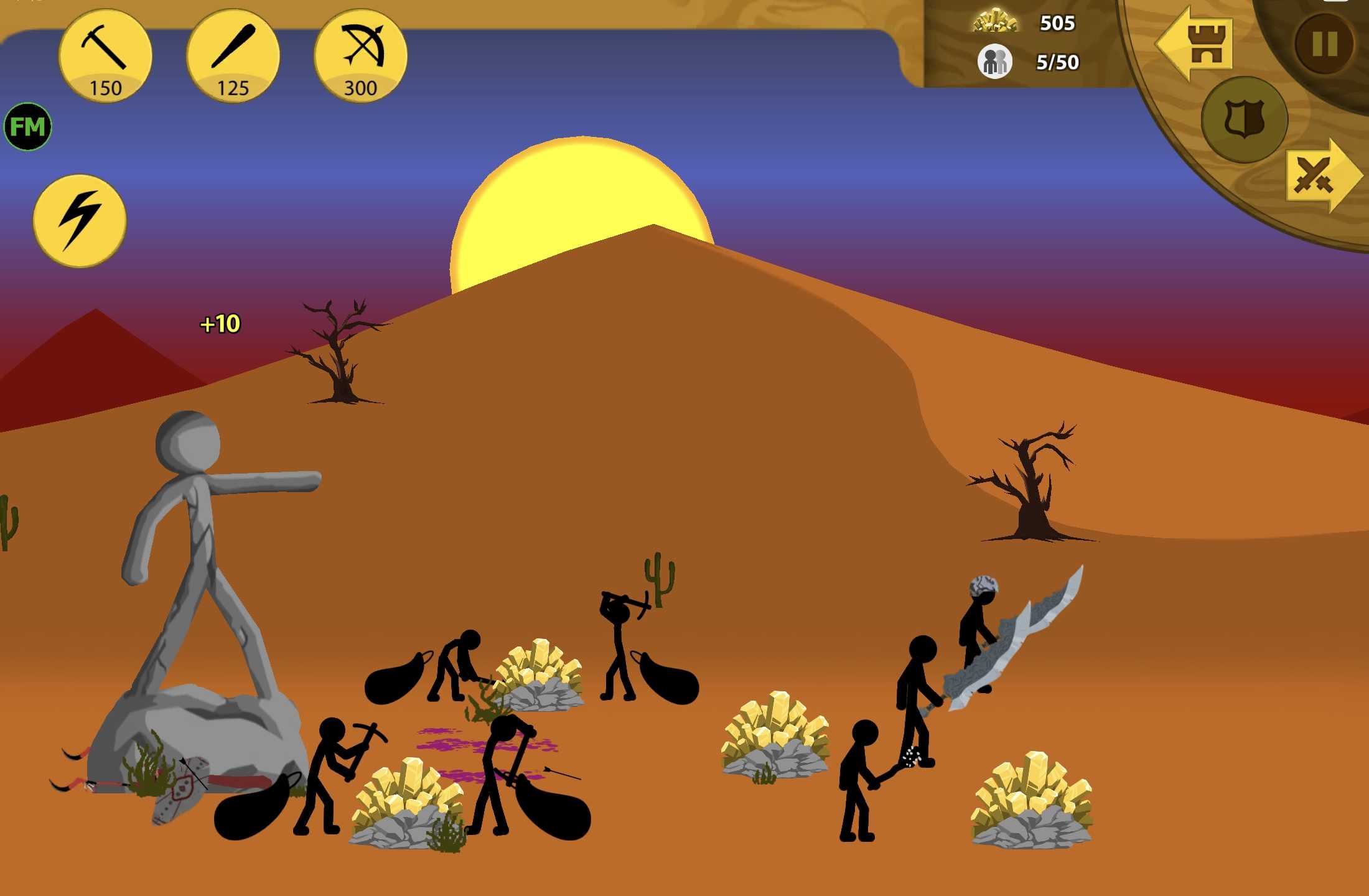
Task: Train a miner for 150 gold
Action: (x=105, y=56)
